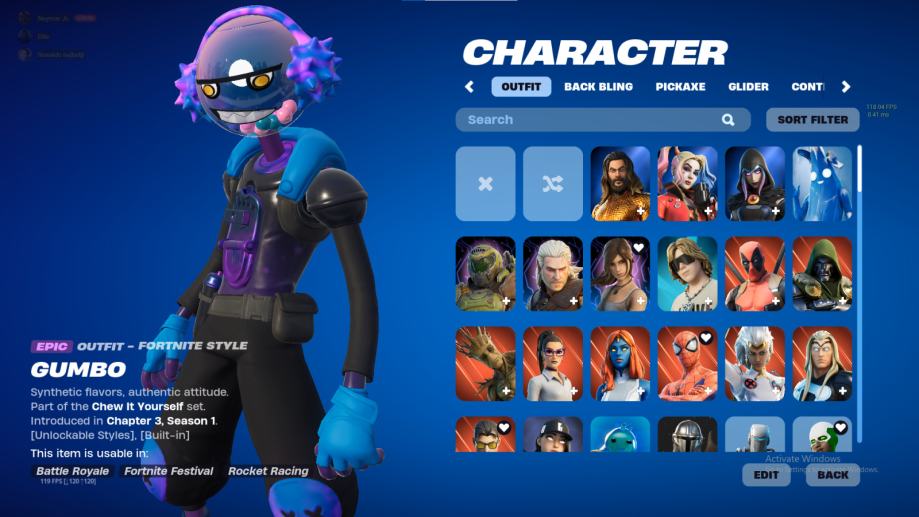Click the right arrow next to category tabs

pyautogui.click(x=846, y=87)
